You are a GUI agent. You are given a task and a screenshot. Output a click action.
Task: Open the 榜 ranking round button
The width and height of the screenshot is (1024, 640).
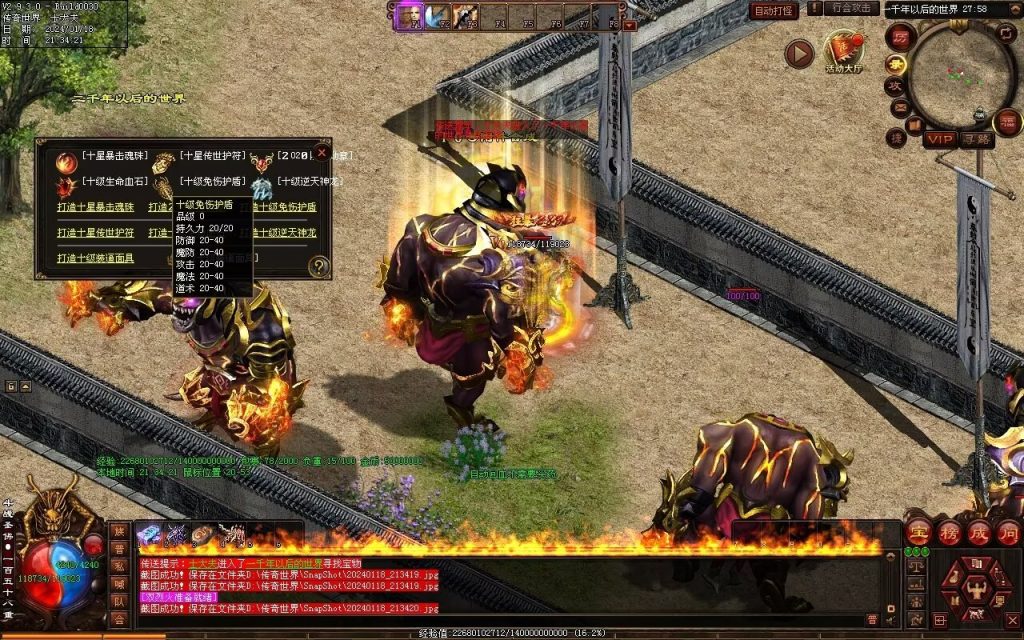point(950,531)
